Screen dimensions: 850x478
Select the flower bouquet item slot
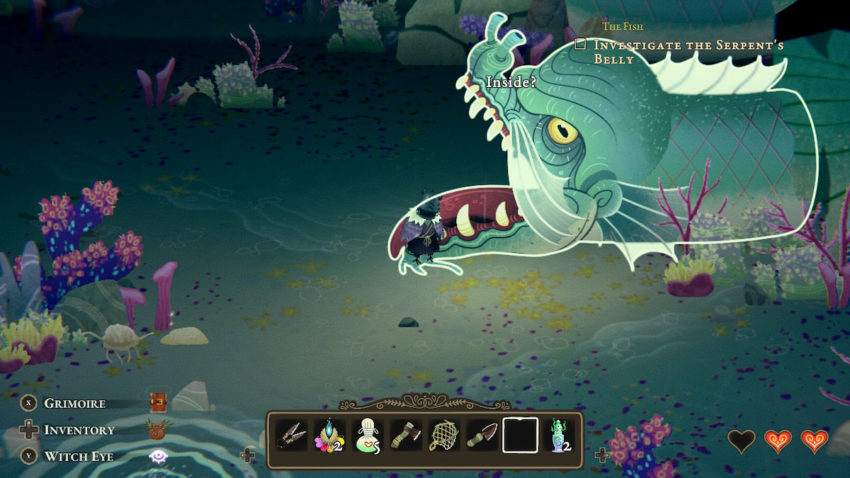point(330,436)
